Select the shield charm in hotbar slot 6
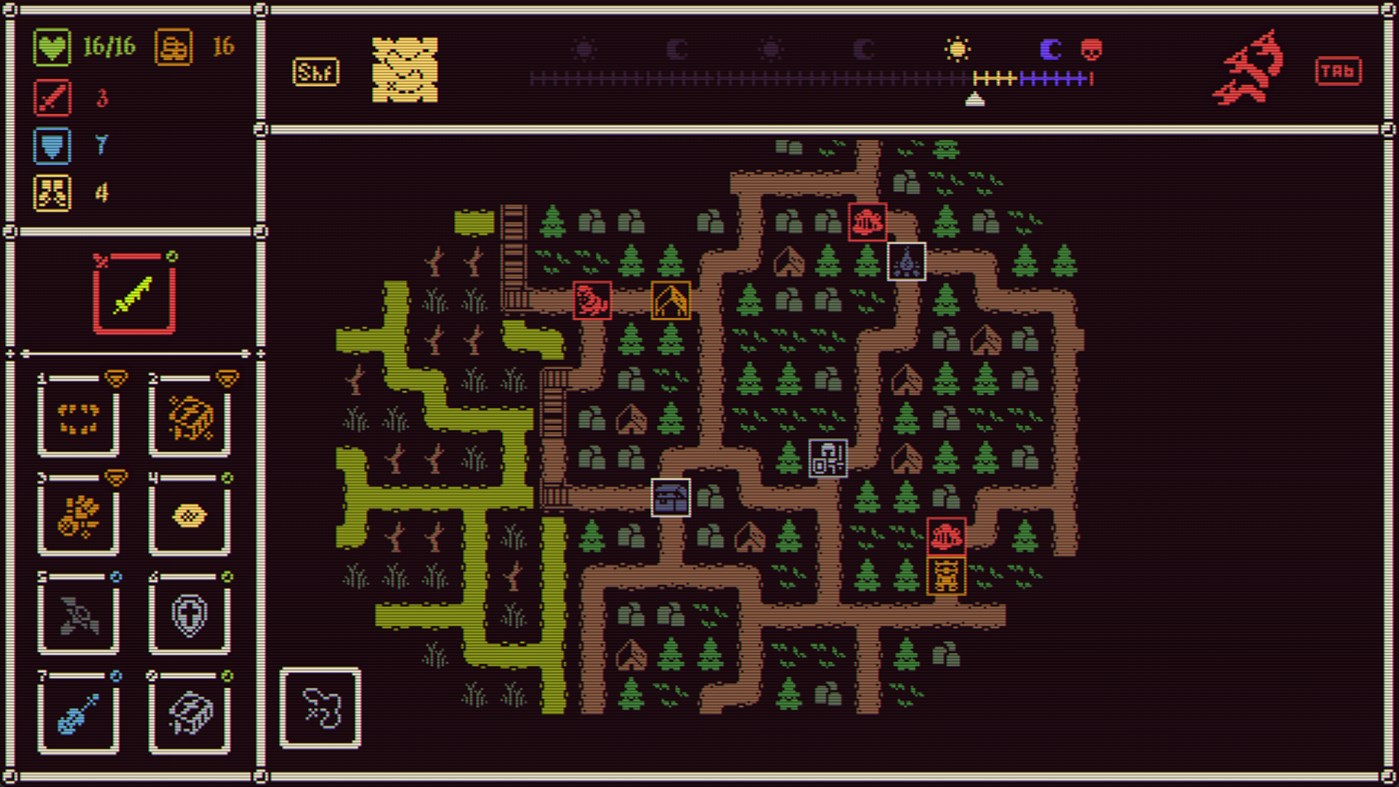This screenshot has height=787, width=1399. coord(190,614)
